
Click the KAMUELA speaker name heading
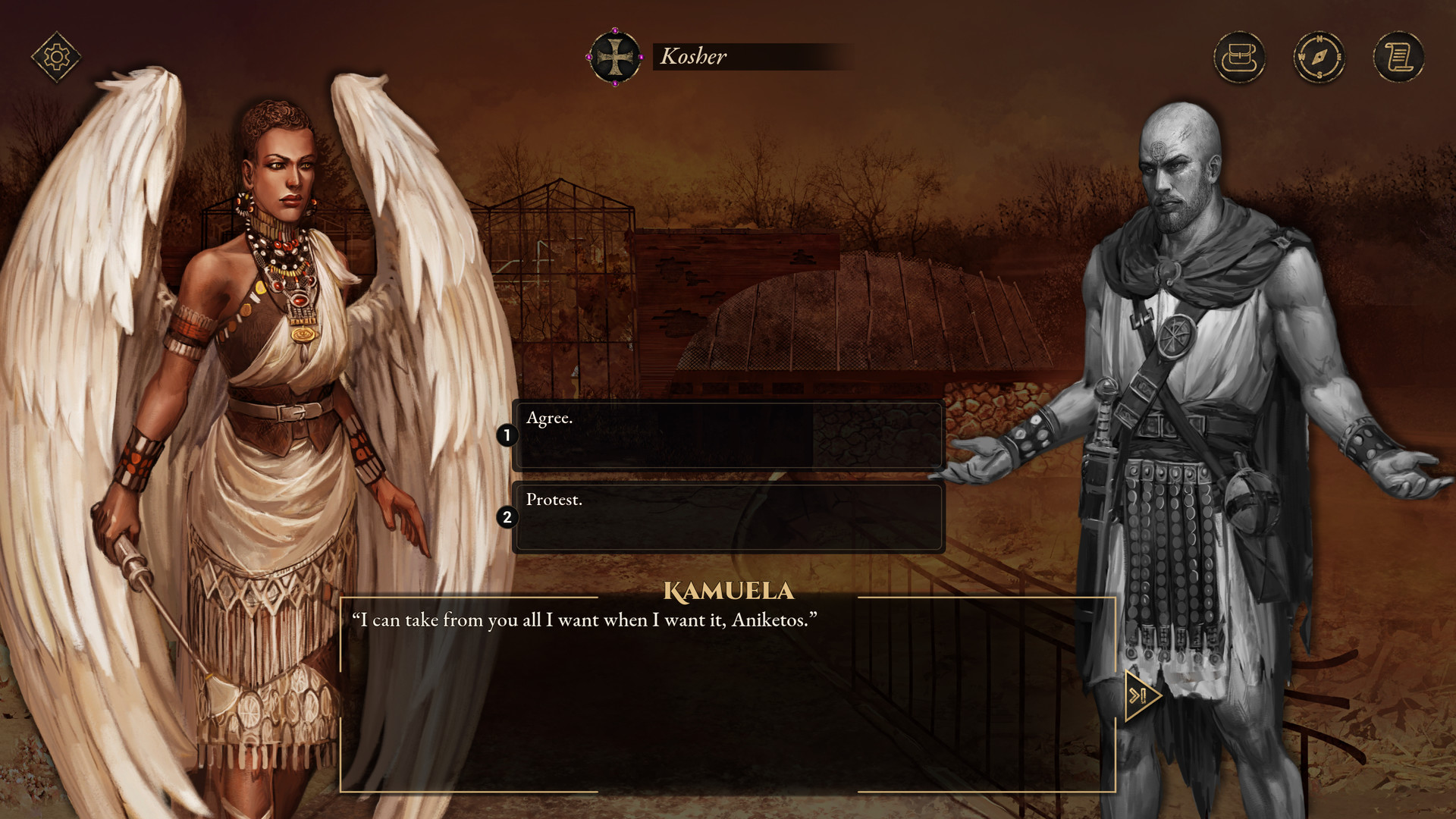pyautogui.click(x=730, y=588)
